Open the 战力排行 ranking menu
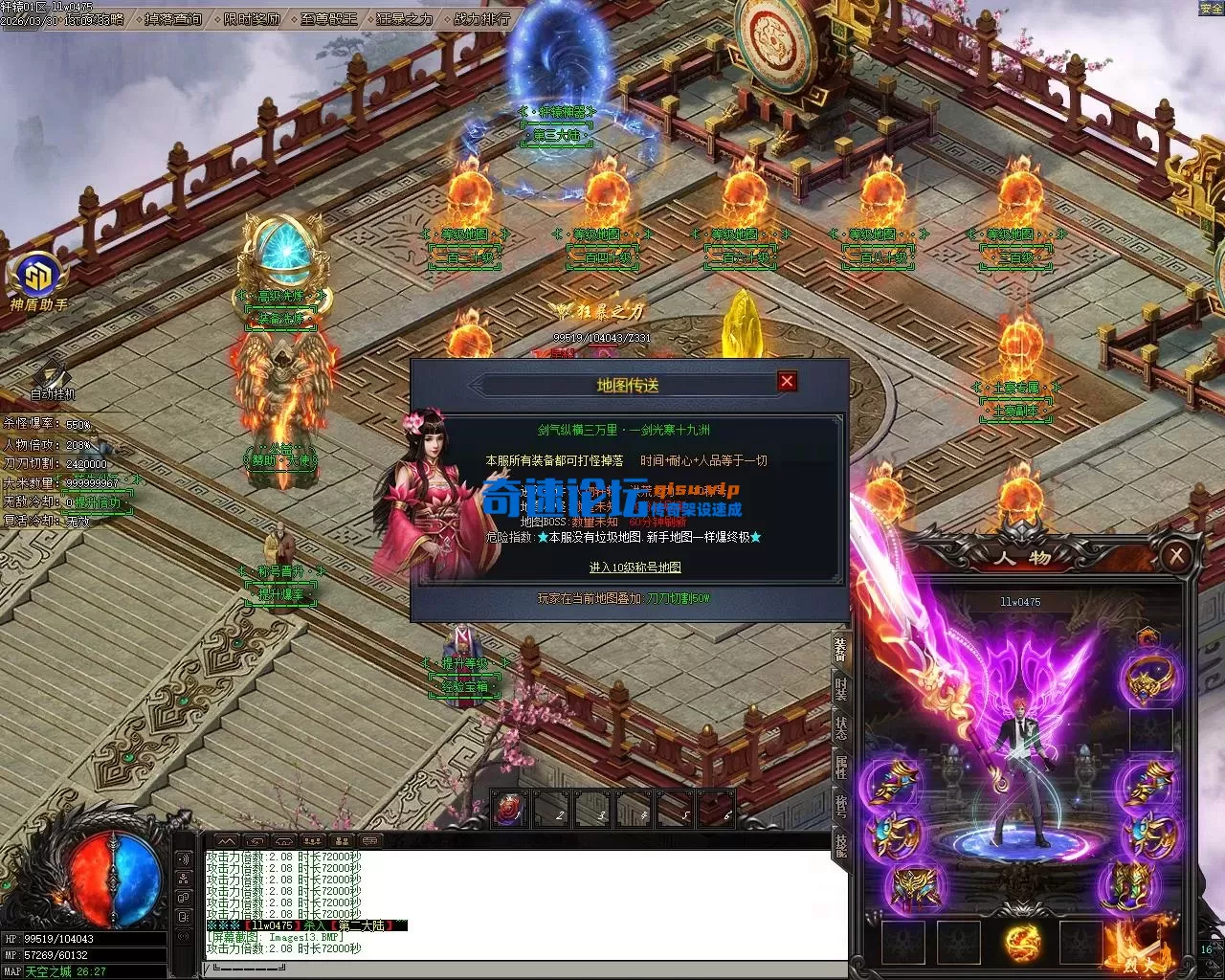The image size is (1225, 980). (480, 19)
